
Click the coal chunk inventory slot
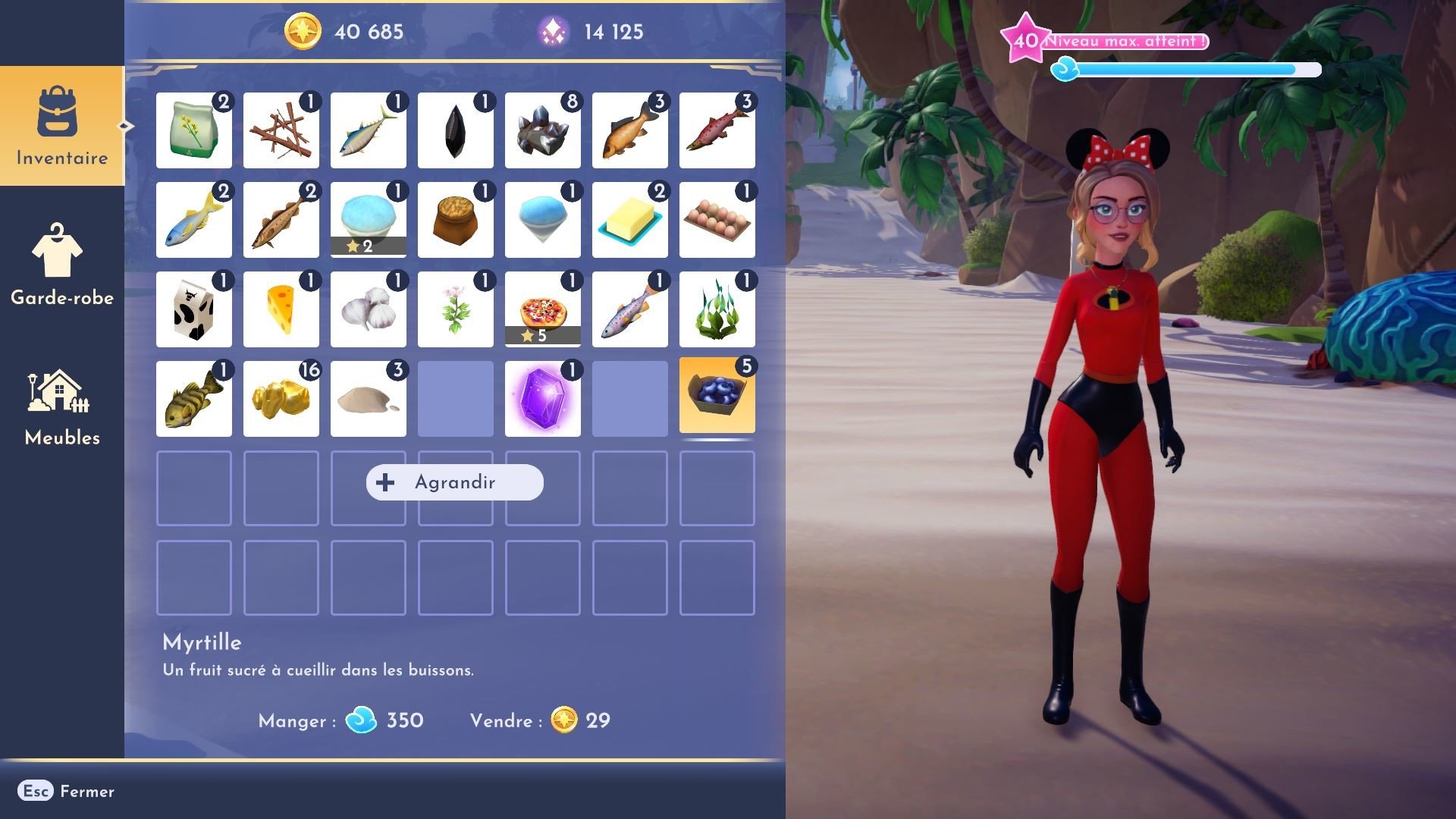(x=455, y=130)
